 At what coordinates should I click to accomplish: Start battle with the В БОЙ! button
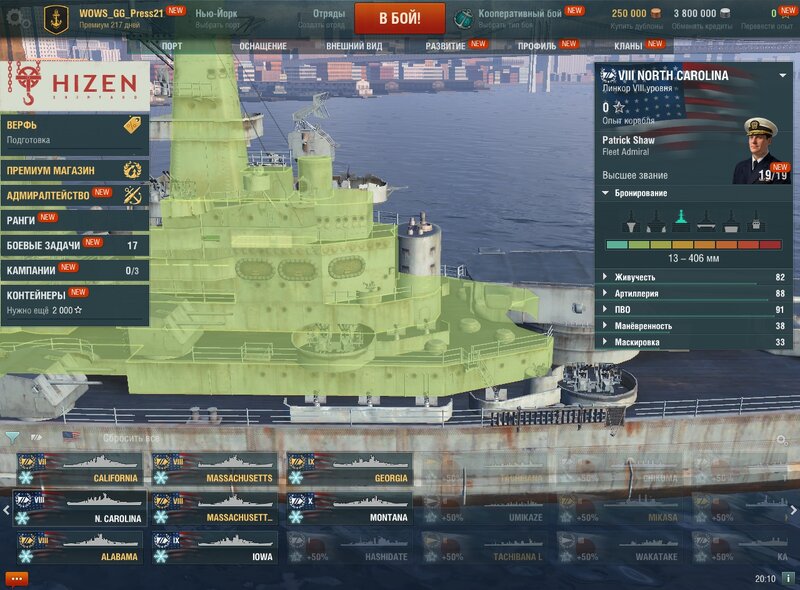(x=400, y=18)
